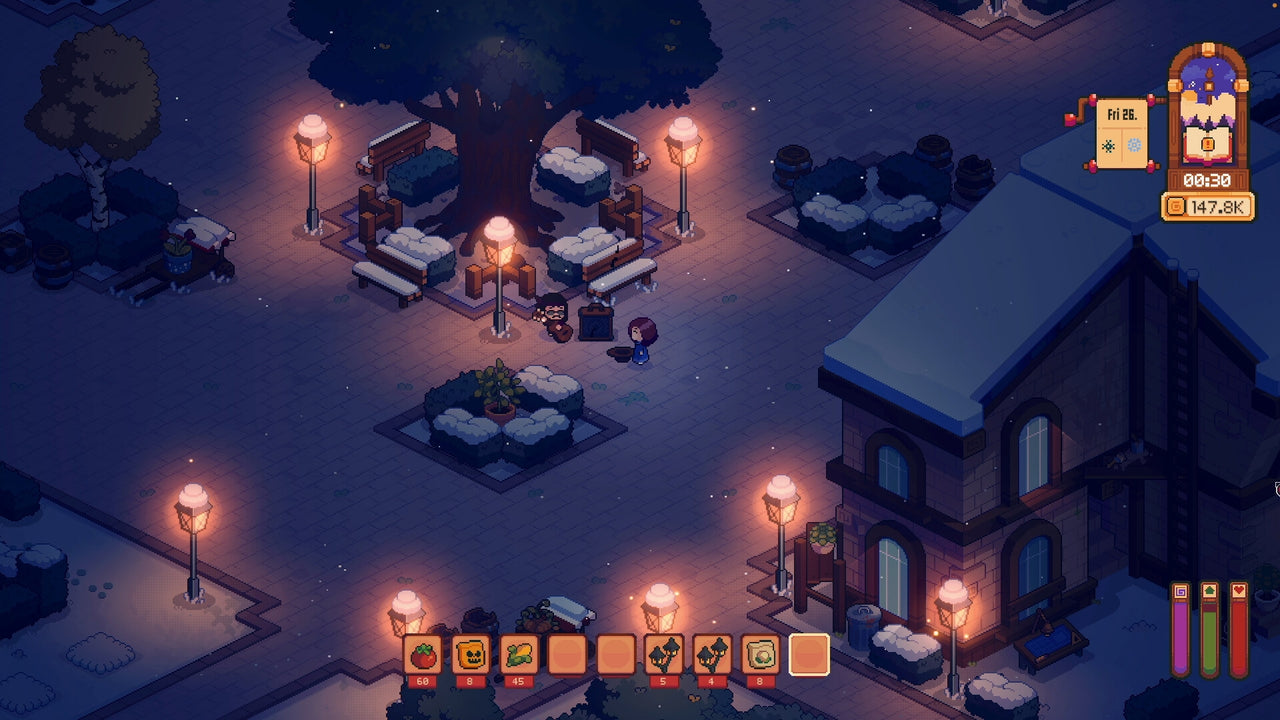
Task: Click the exclamation book notification in the clock arch
Action: tap(1206, 142)
